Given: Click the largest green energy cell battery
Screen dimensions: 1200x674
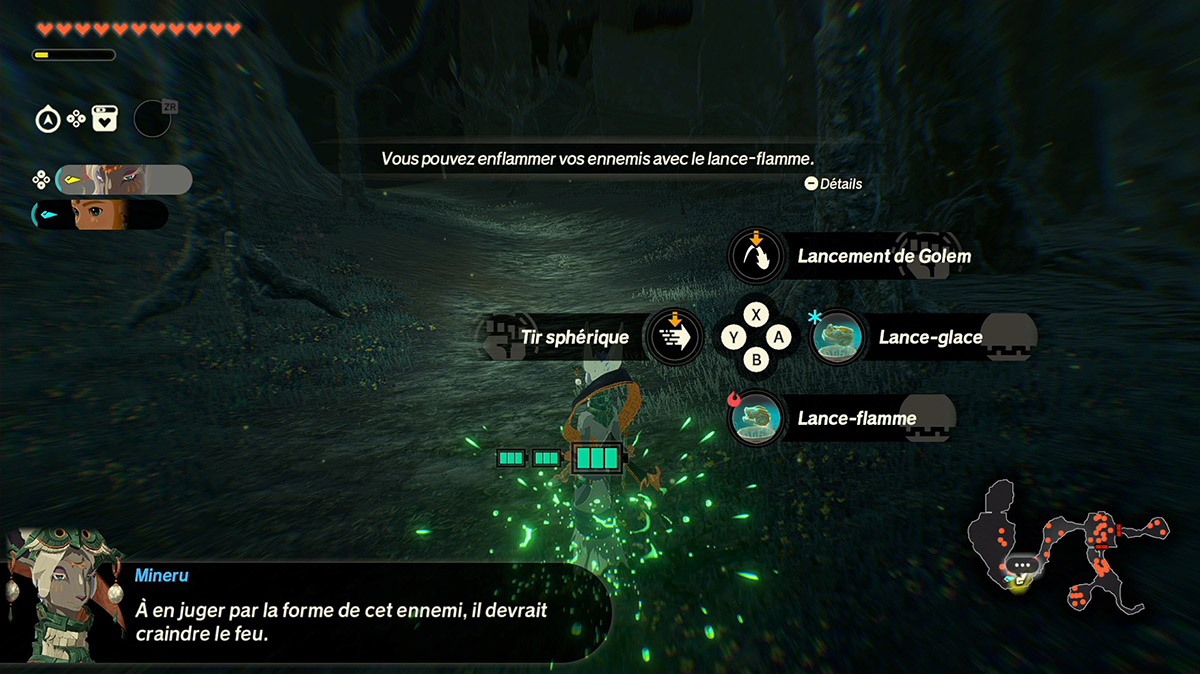Looking at the screenshot, I should click(x=597, y=459).
